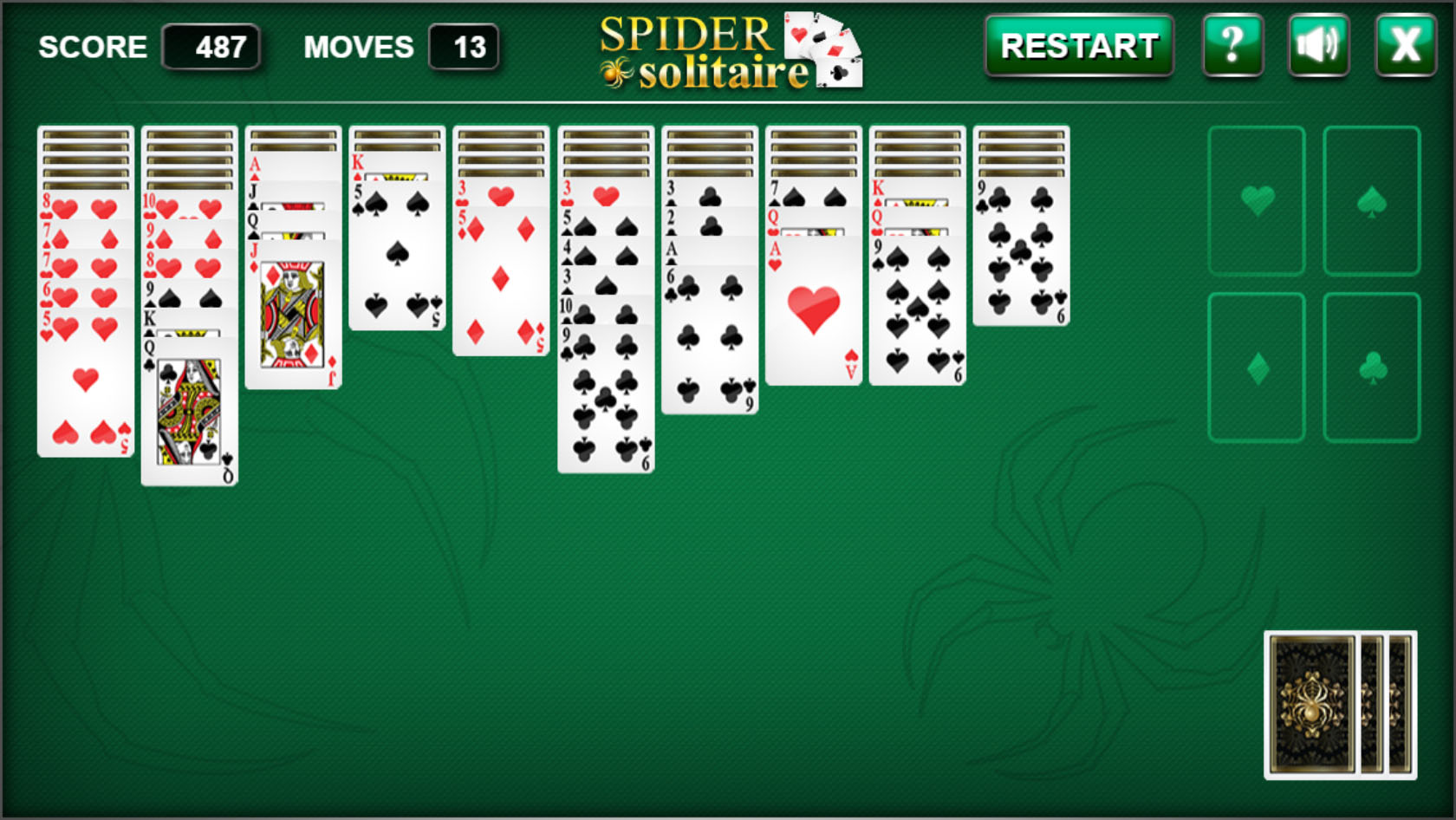This screenshot has height=820, width=1456.
Task: Select the diamonds foundation slot
Action: 1257,366
